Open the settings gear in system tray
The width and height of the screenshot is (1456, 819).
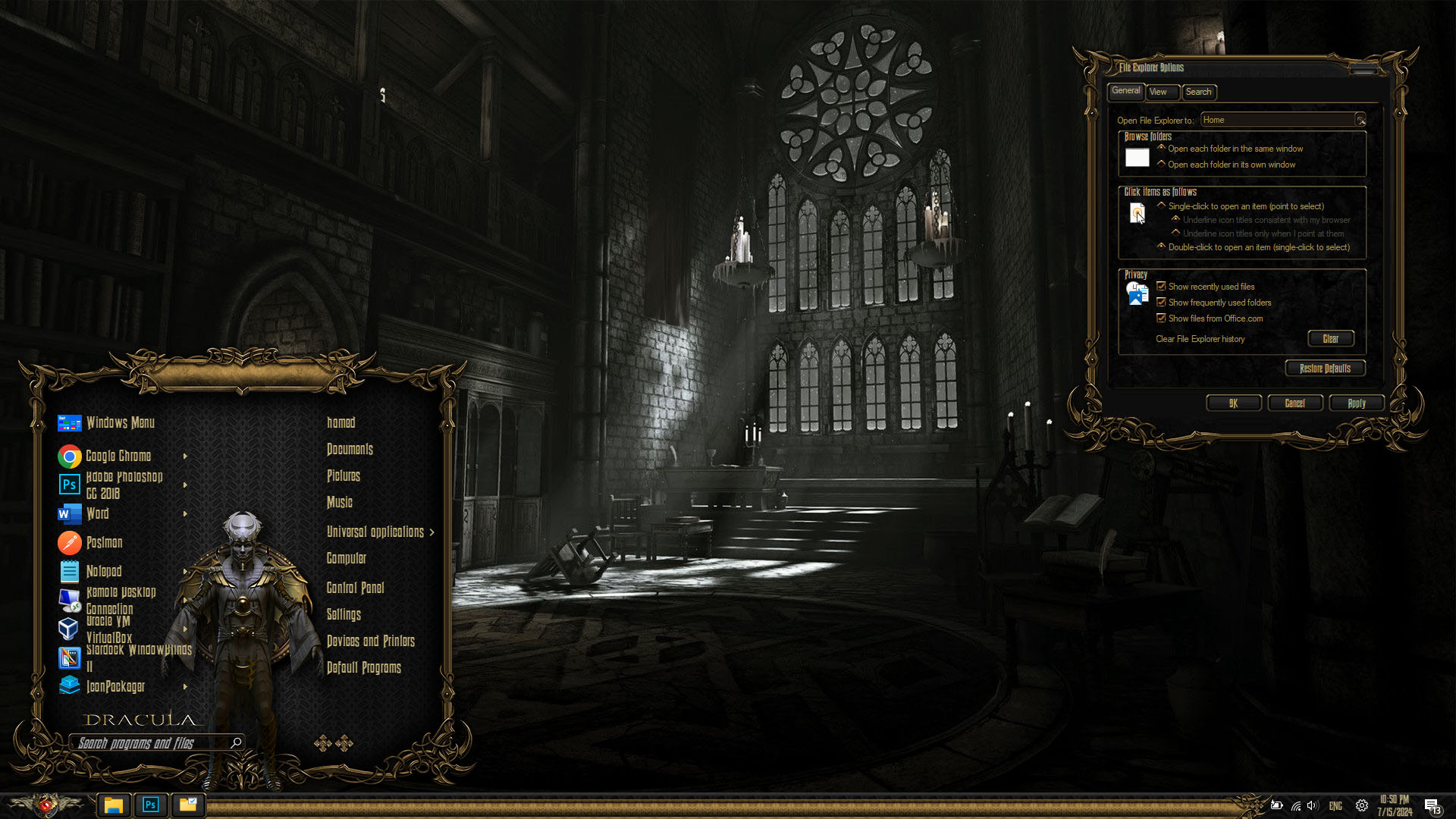[x=1362, y=805]
